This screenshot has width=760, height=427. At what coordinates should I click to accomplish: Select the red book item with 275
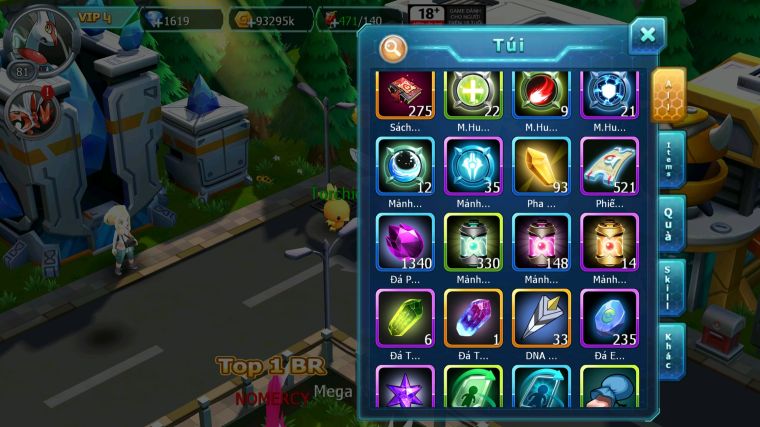405,95
